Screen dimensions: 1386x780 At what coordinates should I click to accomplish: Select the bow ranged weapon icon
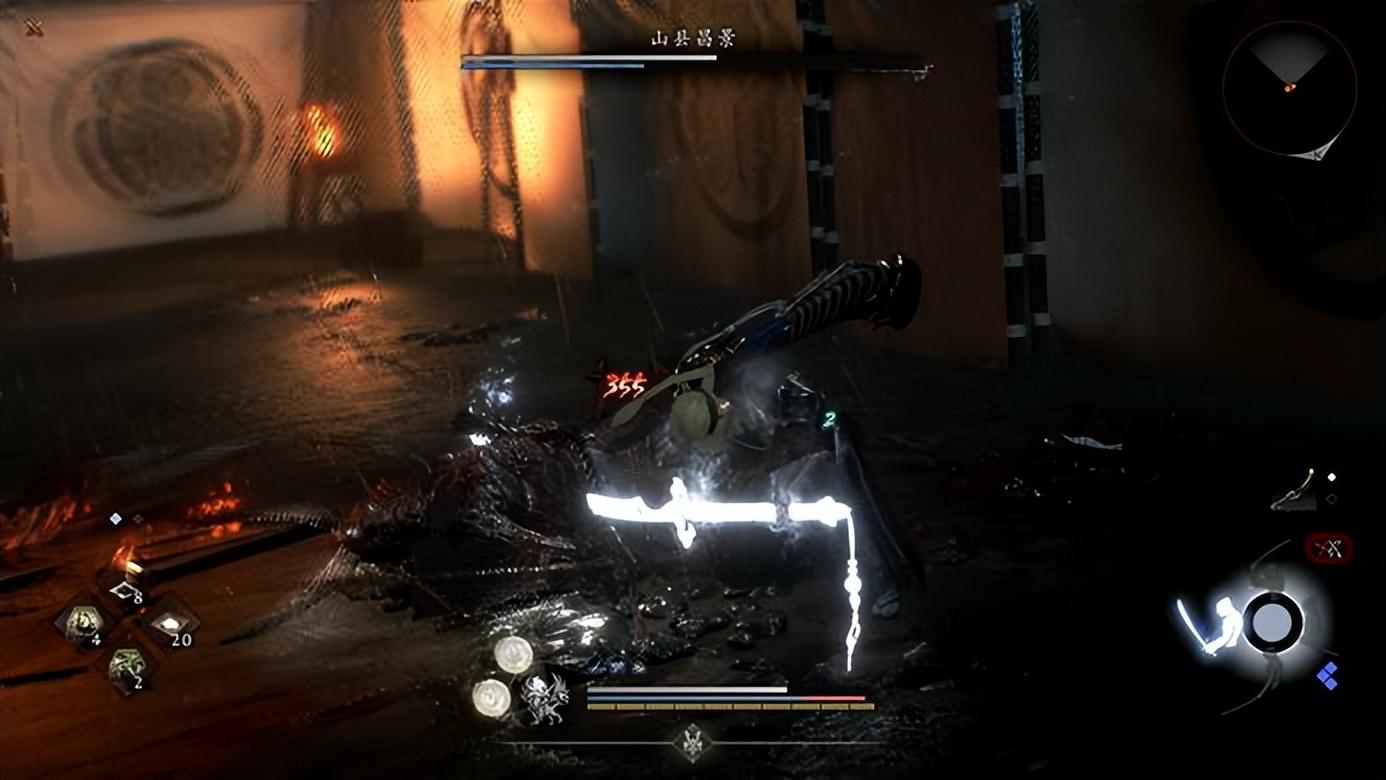[x=1296, y=490]
